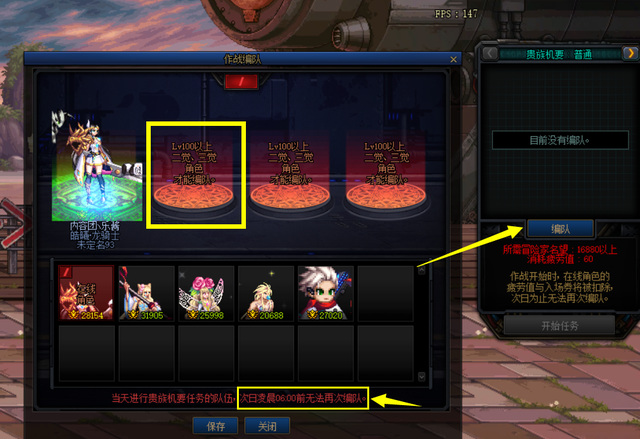
Task: Select the yellow-highlighted empty squad platform
Action: click(196, 174)
